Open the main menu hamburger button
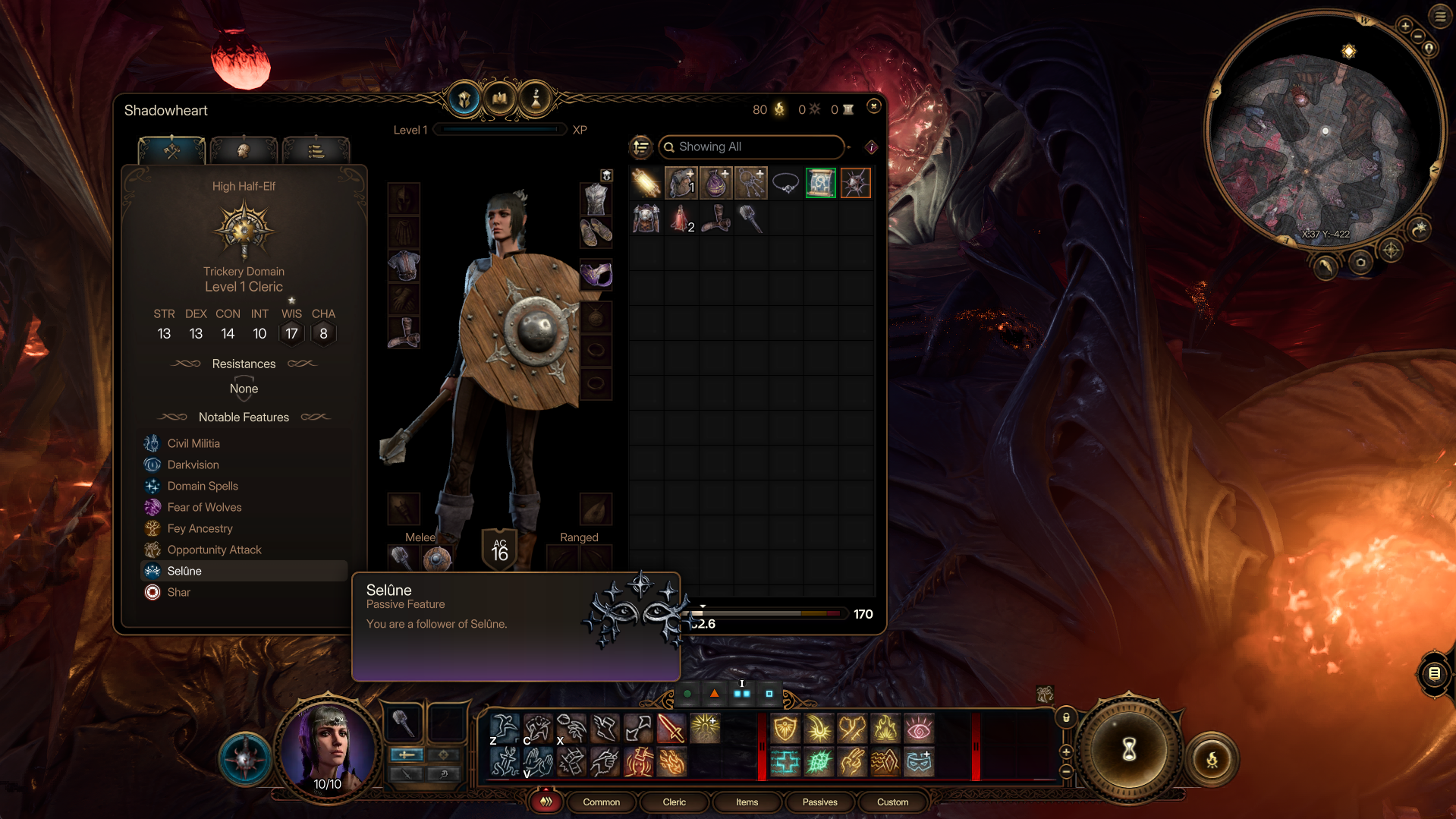 pyautogui.click(x=1440, y=16)
